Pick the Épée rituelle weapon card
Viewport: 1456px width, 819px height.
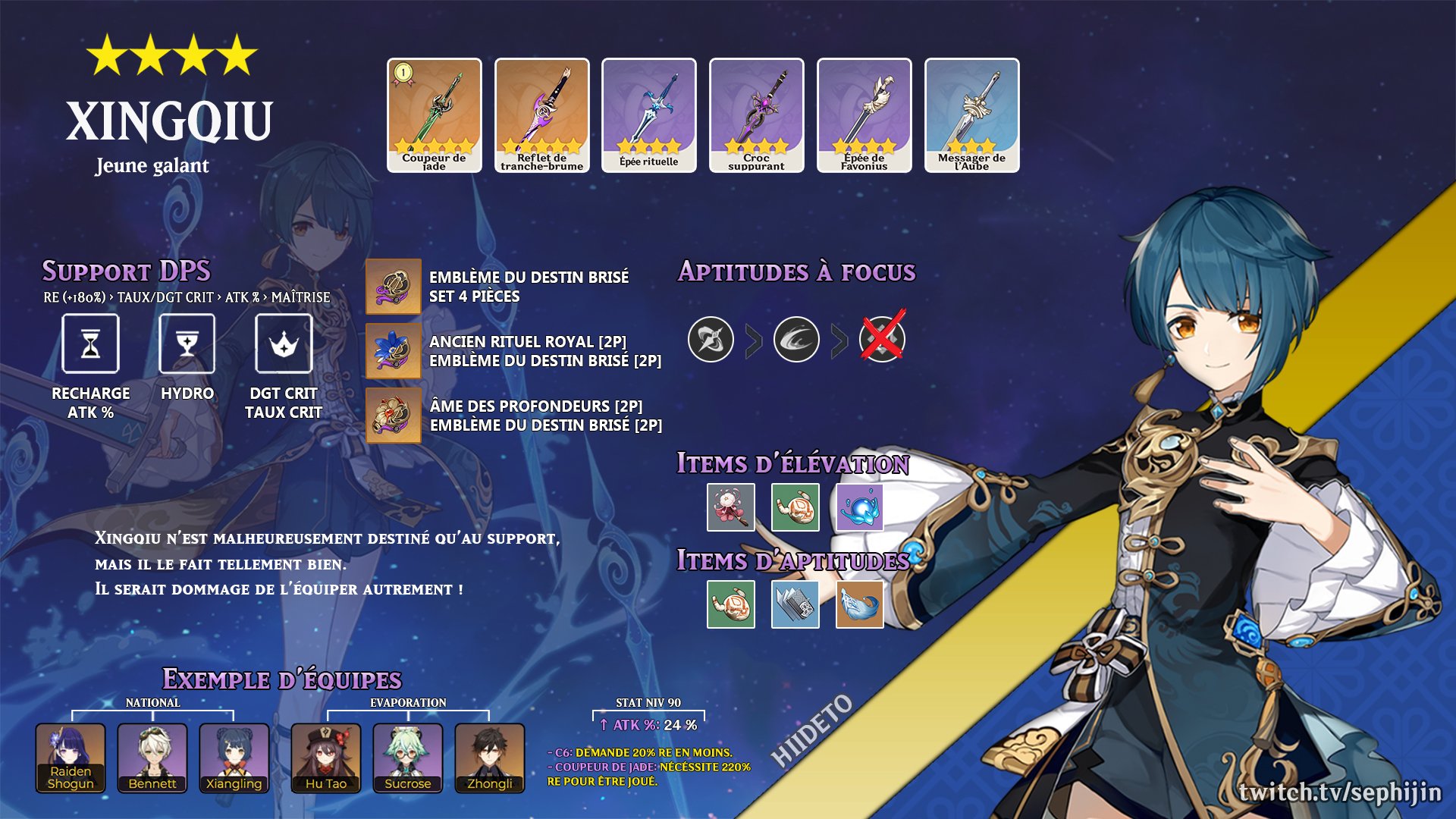[x=649, y=115]
